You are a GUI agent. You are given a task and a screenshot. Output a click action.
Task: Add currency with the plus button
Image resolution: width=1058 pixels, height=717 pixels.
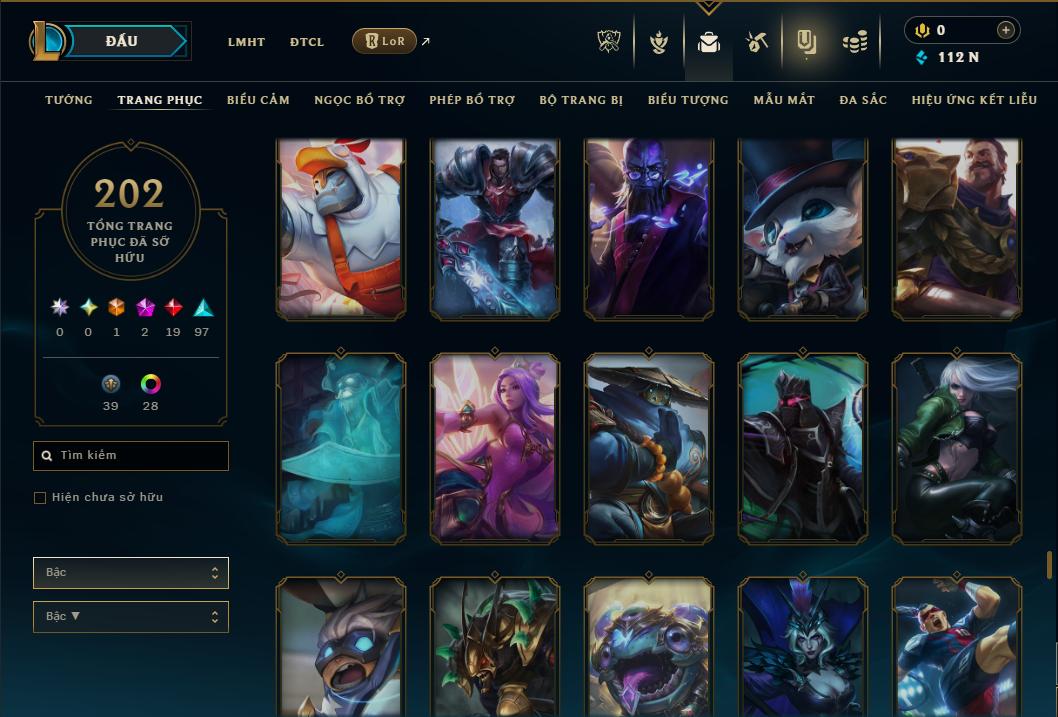tap(1005, 31)
